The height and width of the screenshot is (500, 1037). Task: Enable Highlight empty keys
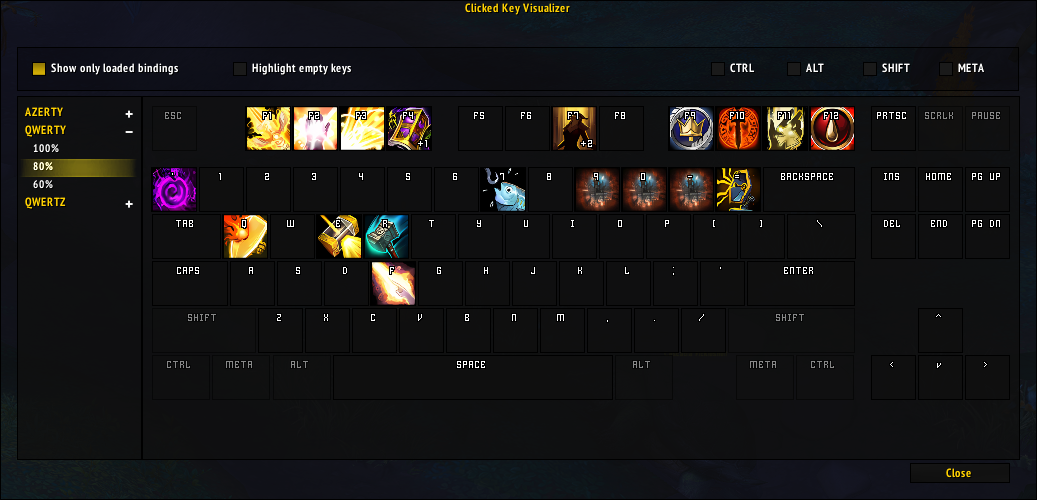coord(240,69)
